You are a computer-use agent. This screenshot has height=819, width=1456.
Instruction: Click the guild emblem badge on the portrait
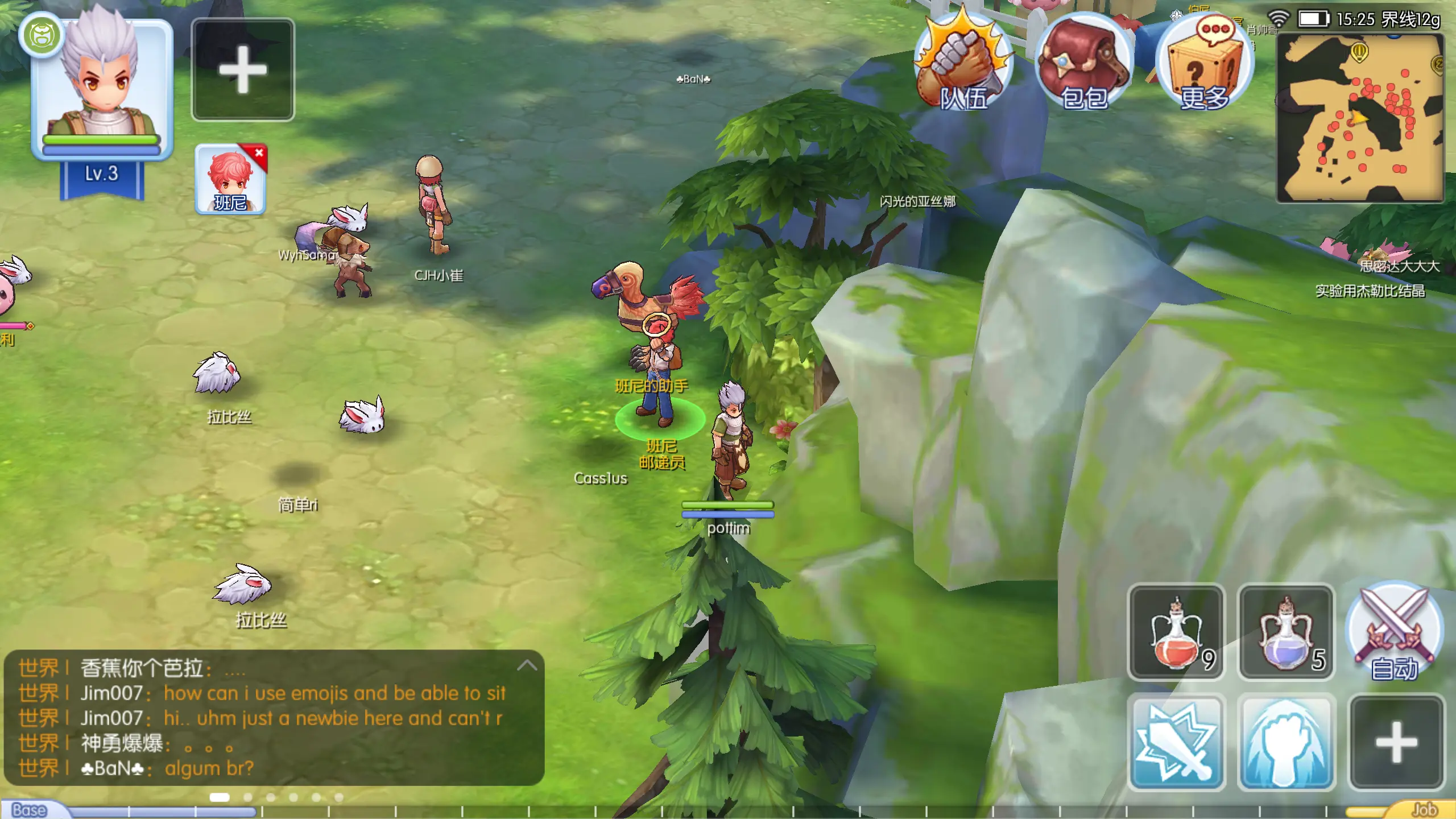tap(41, 35)
